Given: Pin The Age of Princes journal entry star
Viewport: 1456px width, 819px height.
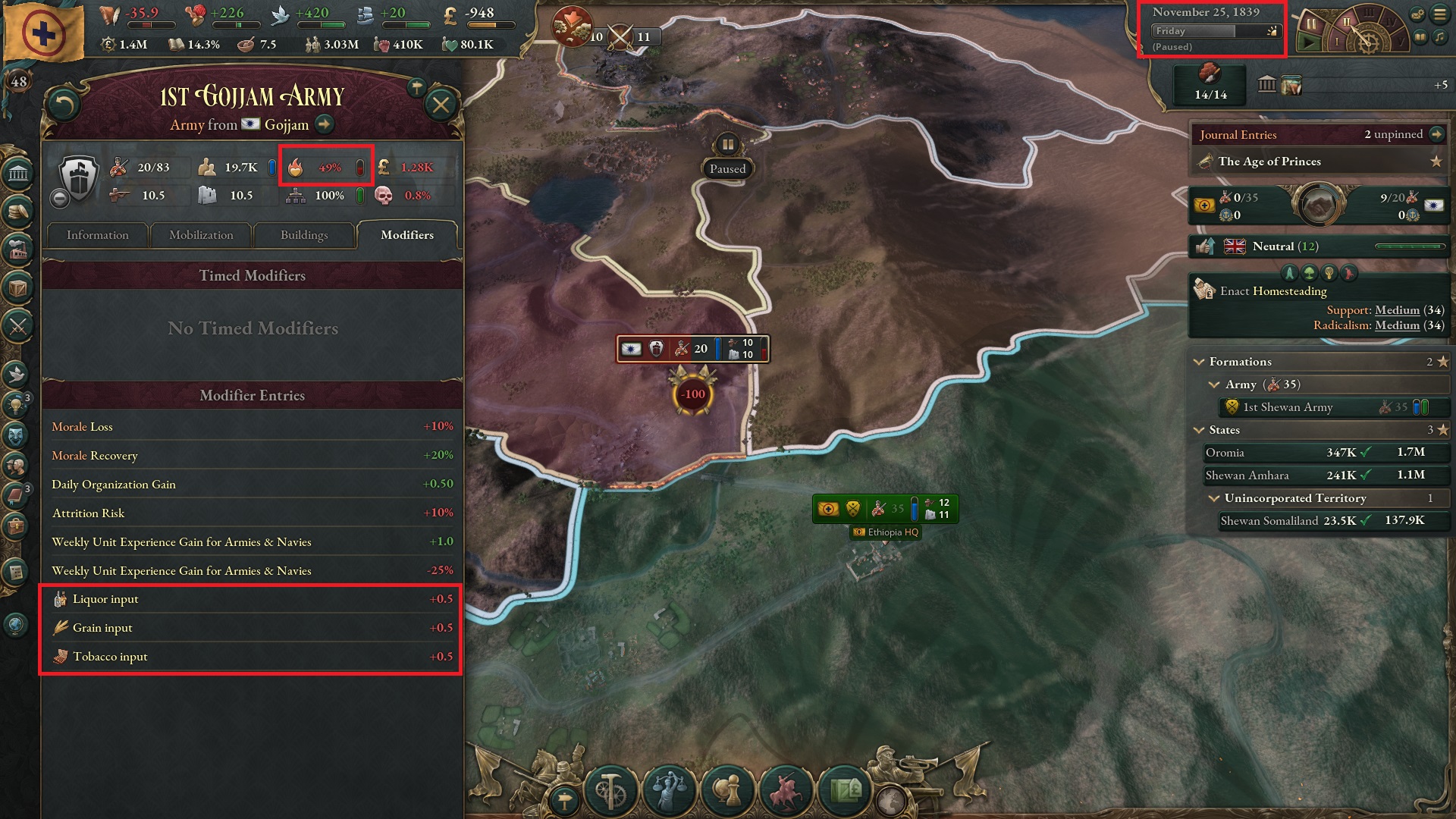Looking at the screenshot, I should click(x=1434, y=161).
